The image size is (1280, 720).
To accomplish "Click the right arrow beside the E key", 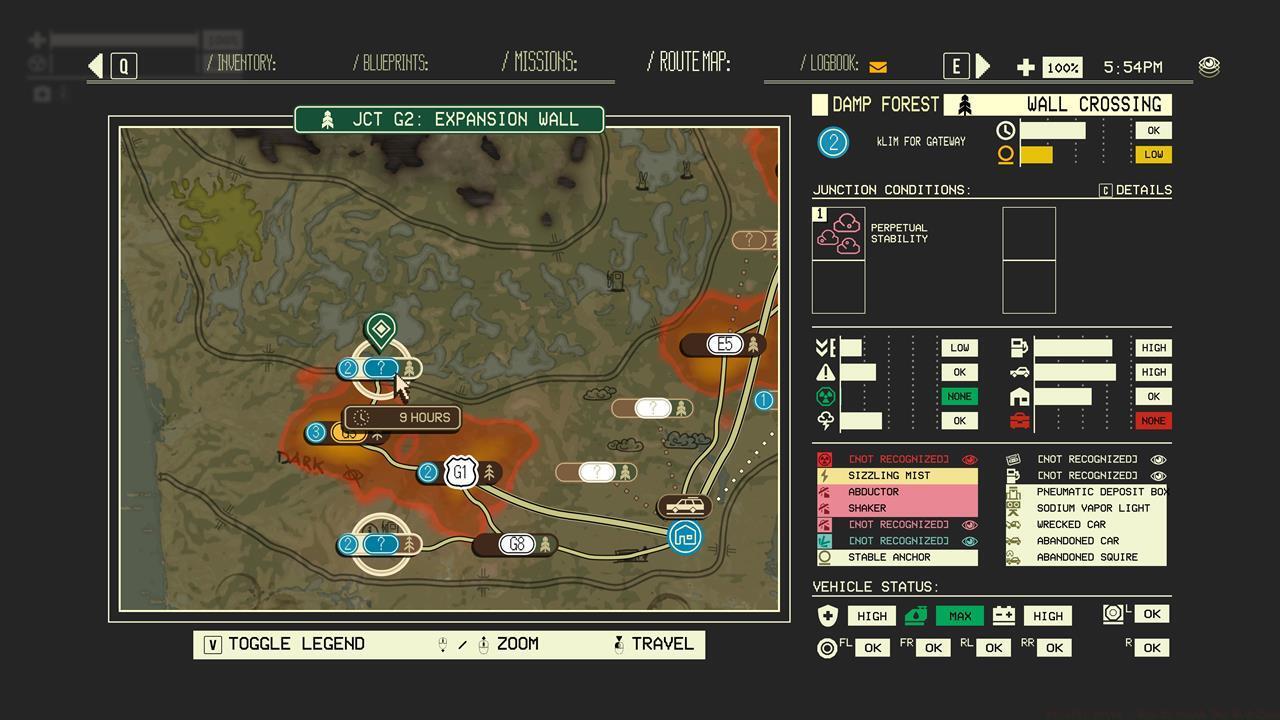I will [x=983, y=66].
